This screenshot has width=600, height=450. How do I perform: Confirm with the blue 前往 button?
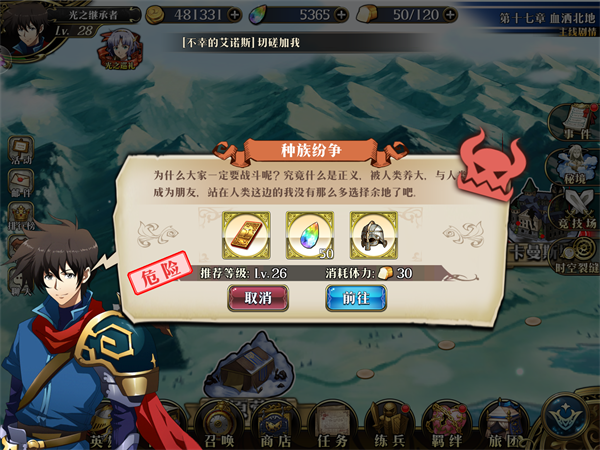coord(355,297)
